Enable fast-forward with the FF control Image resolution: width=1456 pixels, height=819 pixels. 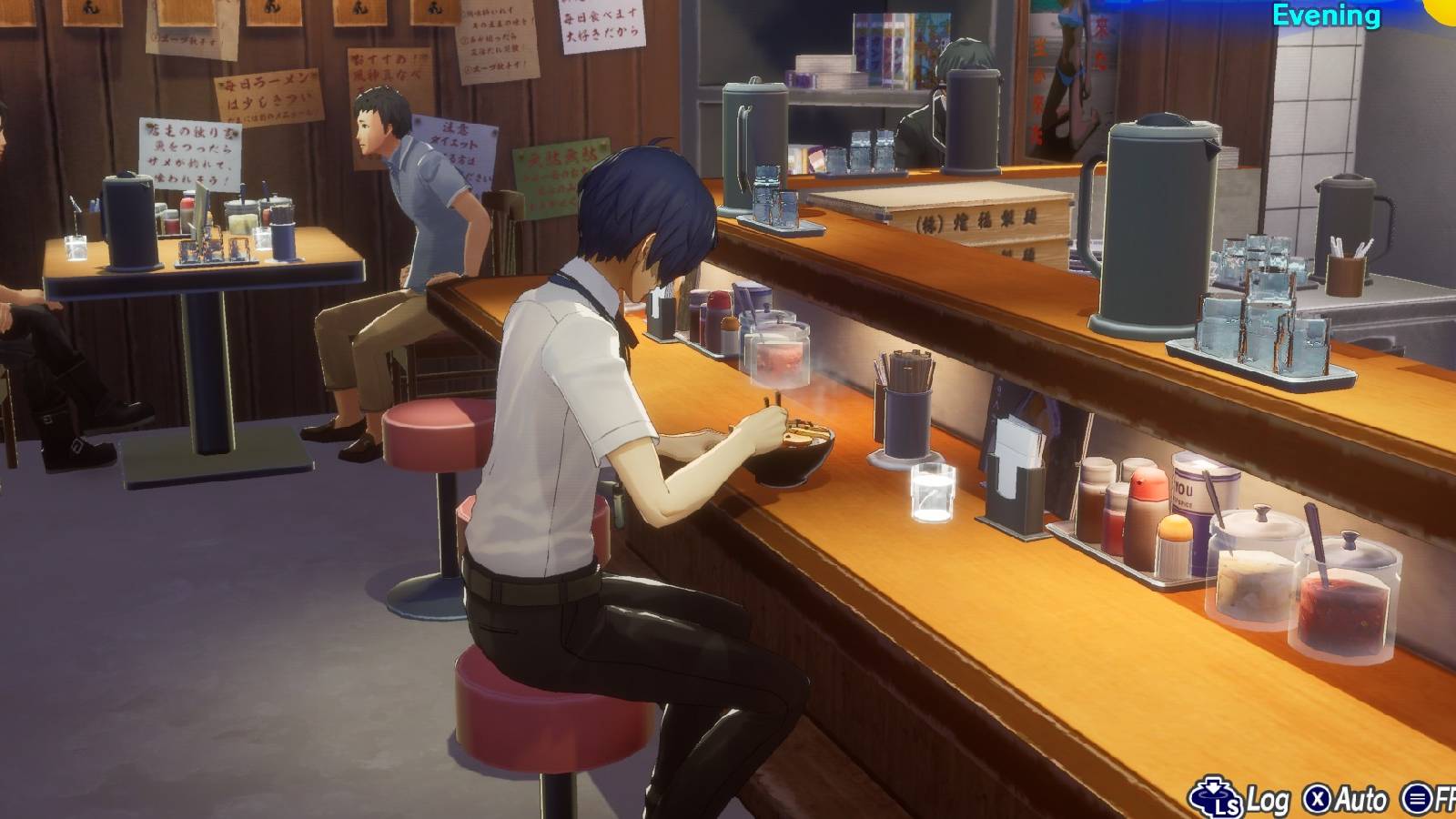point(1417,801)
